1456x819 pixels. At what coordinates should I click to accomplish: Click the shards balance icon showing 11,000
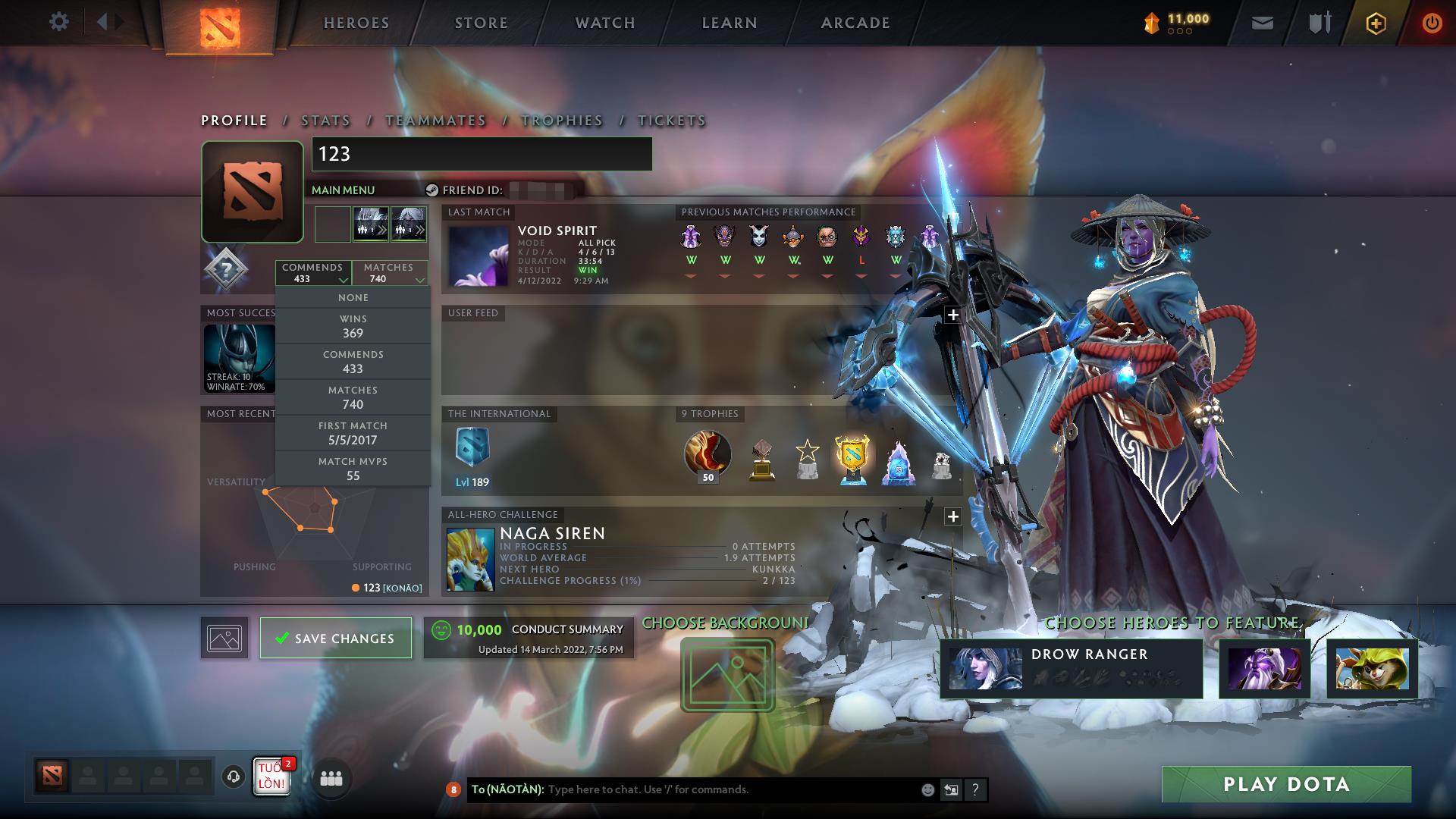pyautogui.click(x=1151, y=23)
